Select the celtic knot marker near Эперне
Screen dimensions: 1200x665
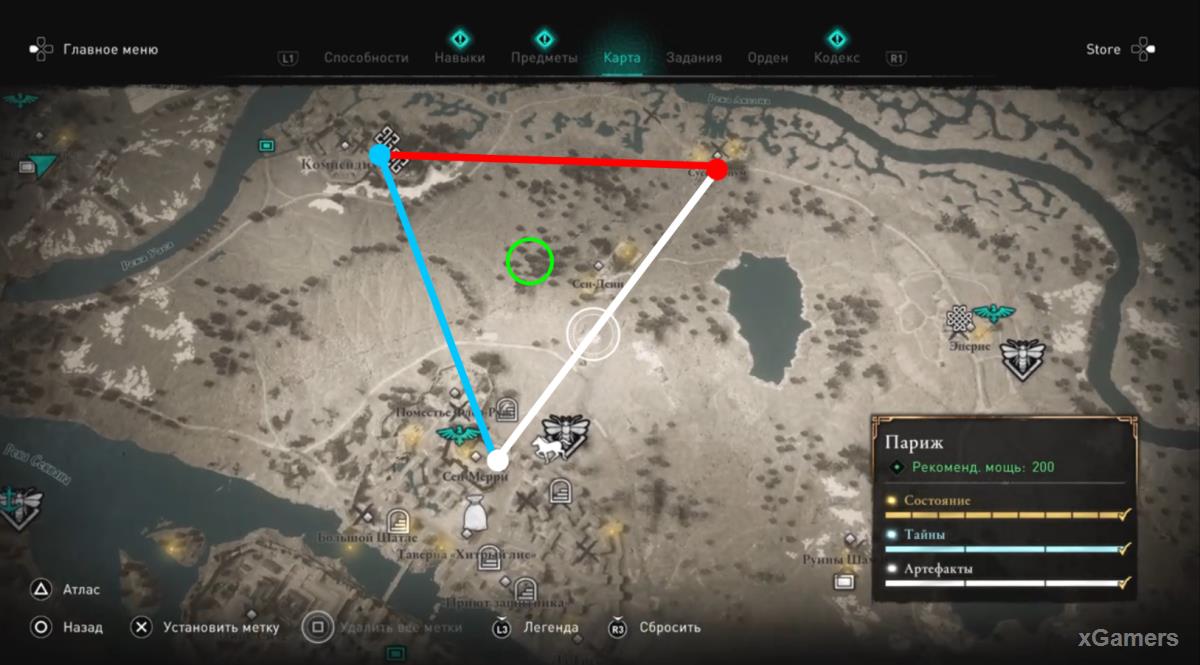pos(960,320)
